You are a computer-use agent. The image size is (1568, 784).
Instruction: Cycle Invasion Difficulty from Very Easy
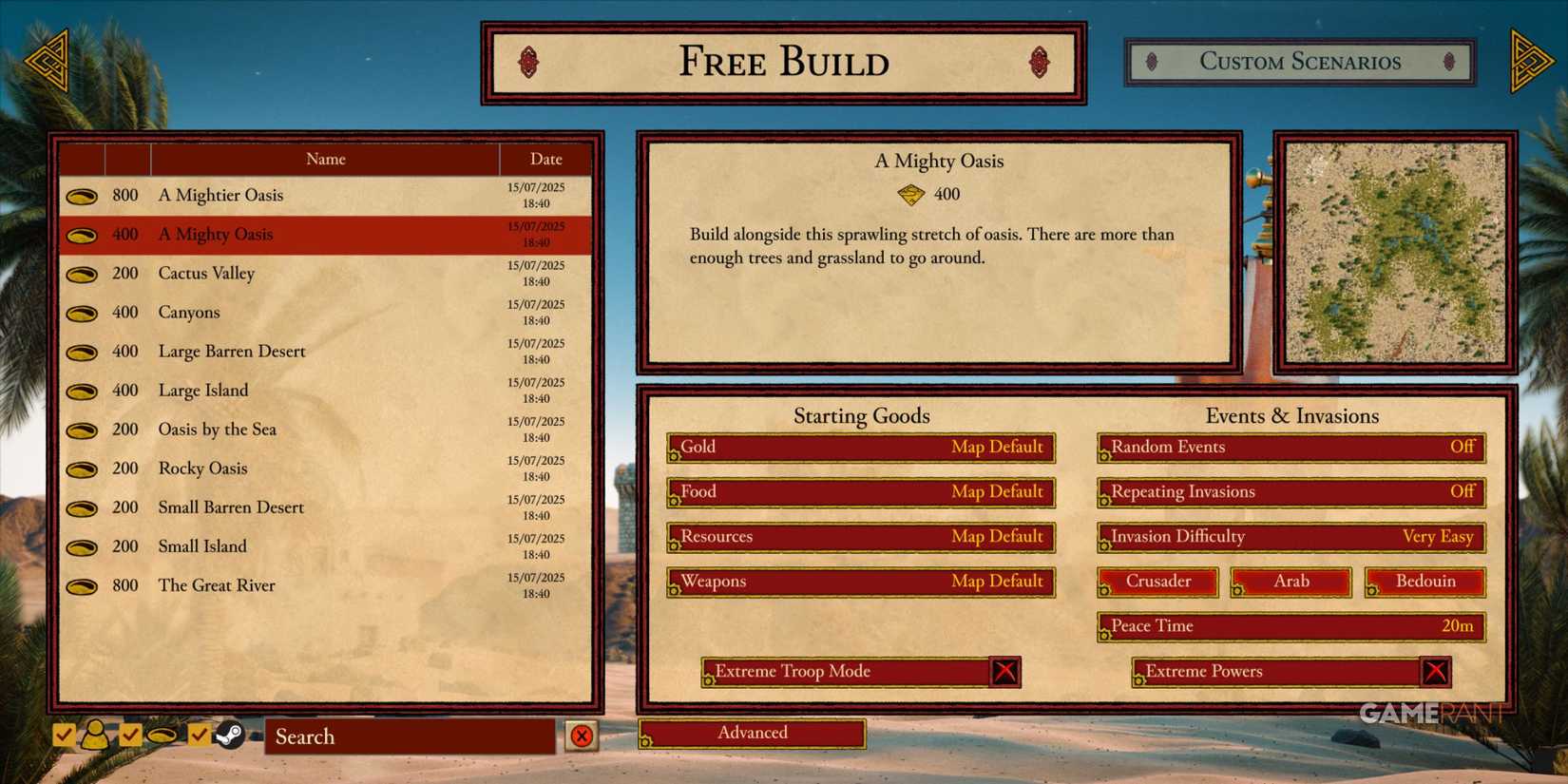tap(1291, 537)
